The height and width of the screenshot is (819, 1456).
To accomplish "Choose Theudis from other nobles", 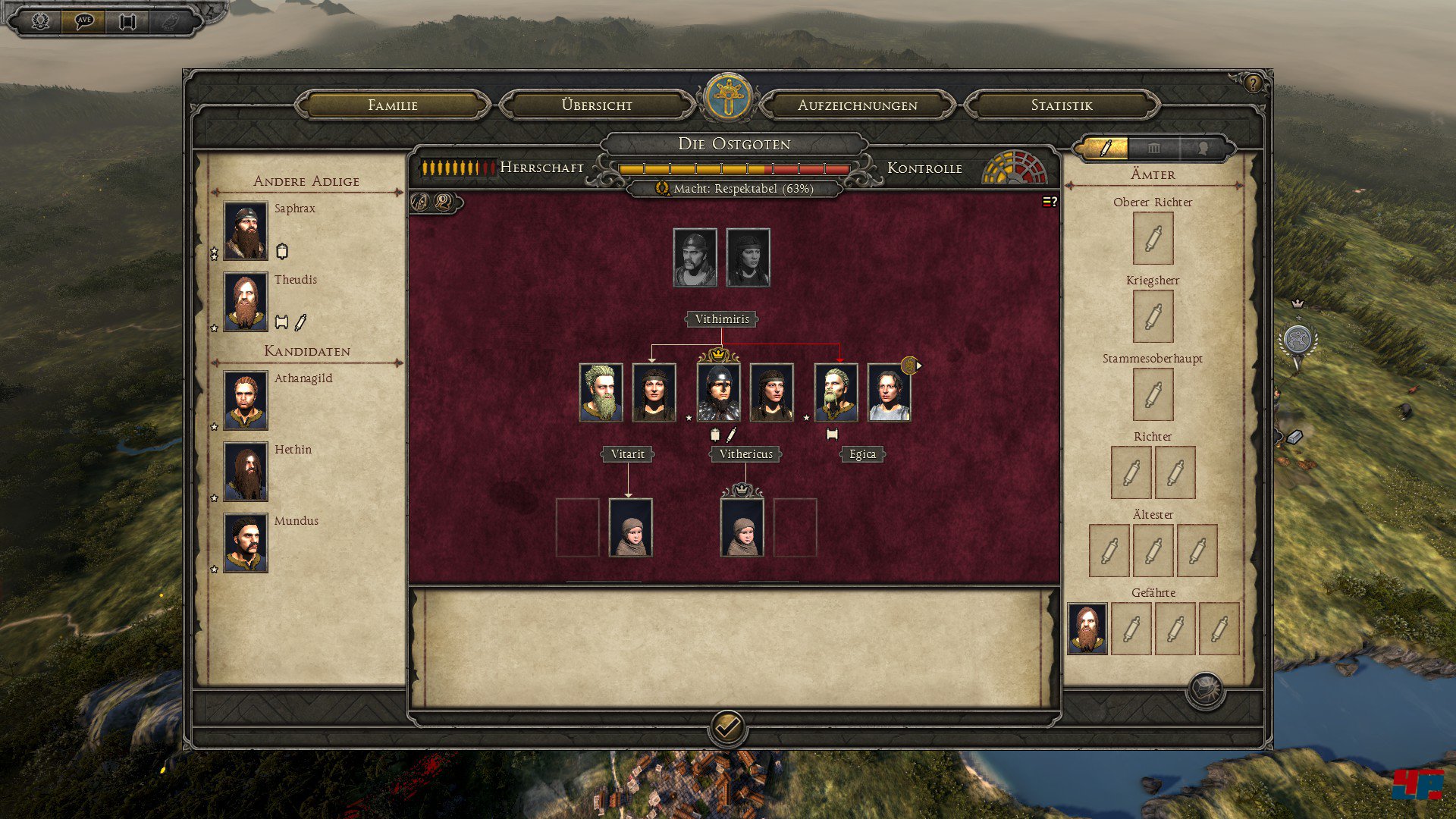I will click(x=246, y=302).
